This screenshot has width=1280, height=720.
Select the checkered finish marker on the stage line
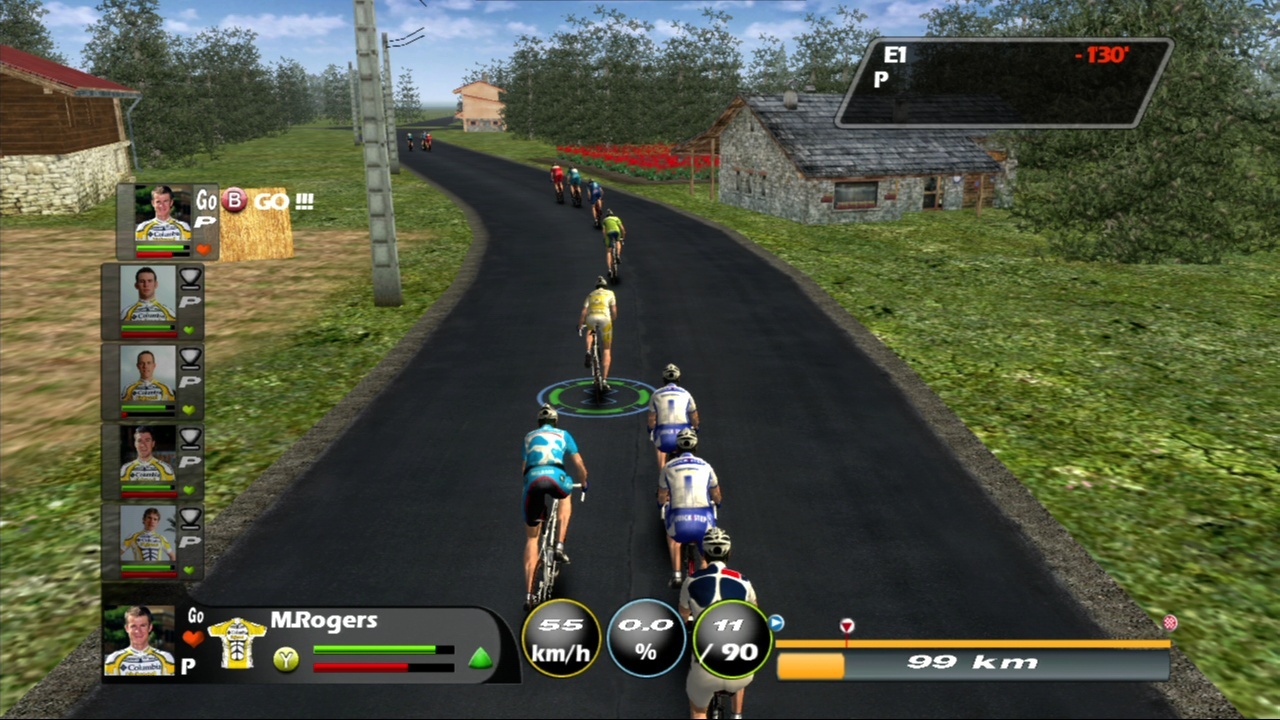[x=1169, y=623]
